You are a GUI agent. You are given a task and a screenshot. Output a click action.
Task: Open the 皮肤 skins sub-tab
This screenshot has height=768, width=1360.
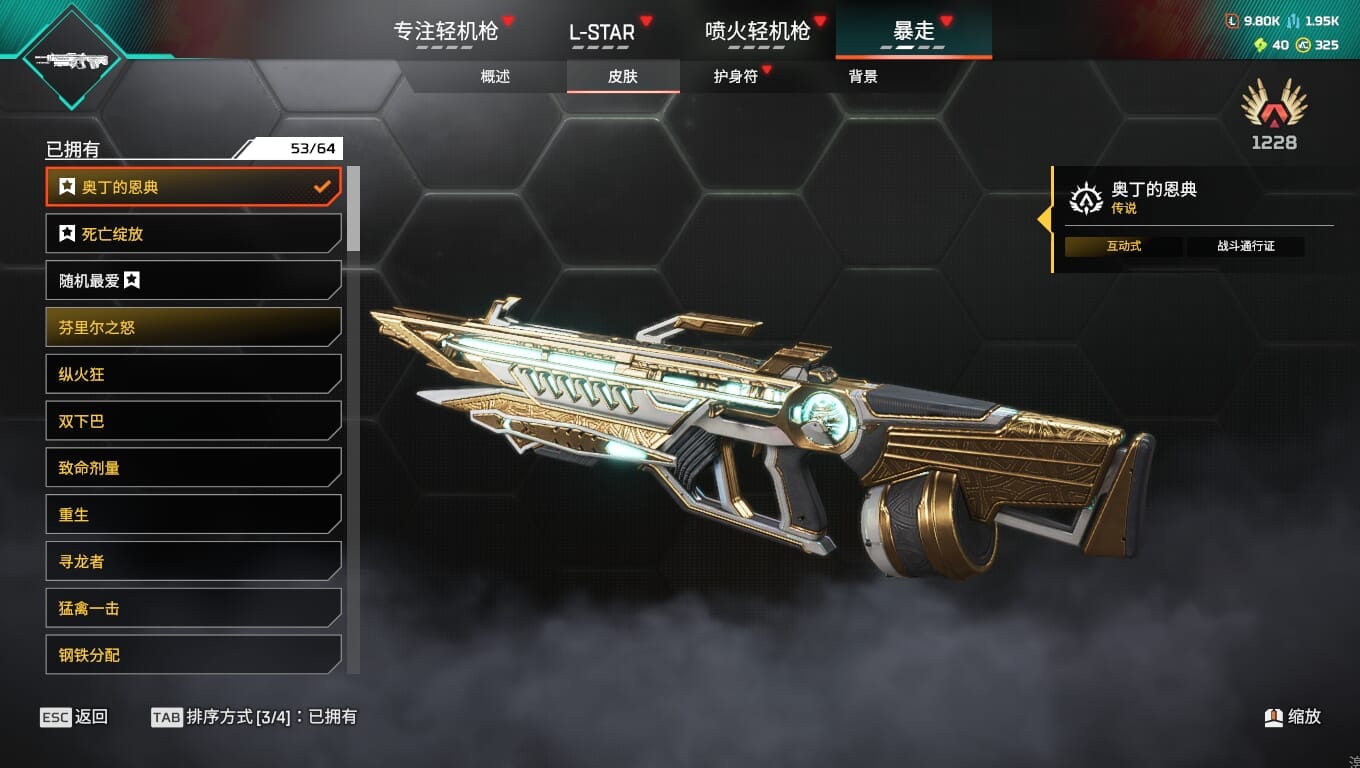pyautogui.click(x=622, y=76)
